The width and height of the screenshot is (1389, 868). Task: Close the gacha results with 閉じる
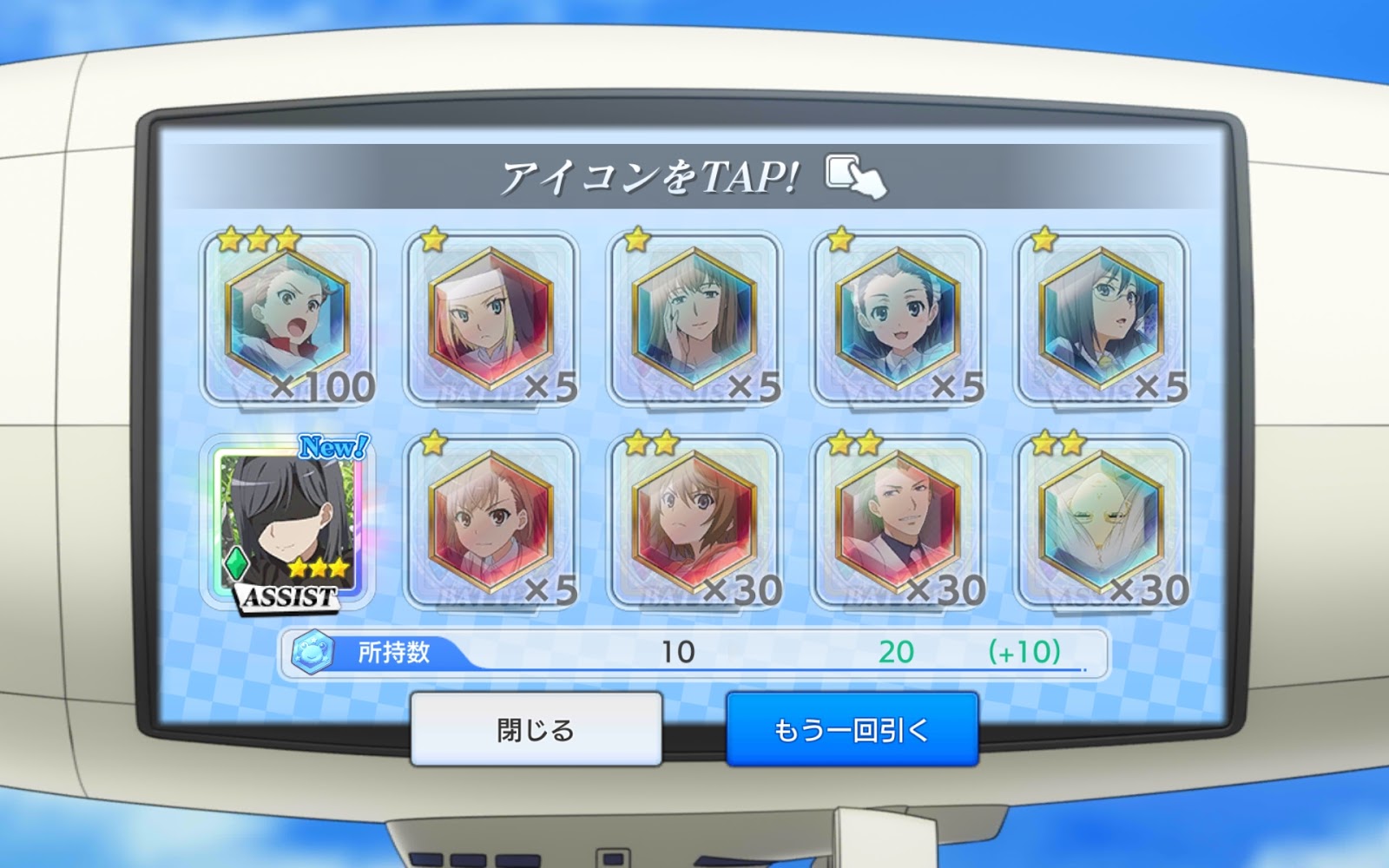pos(536,729)
